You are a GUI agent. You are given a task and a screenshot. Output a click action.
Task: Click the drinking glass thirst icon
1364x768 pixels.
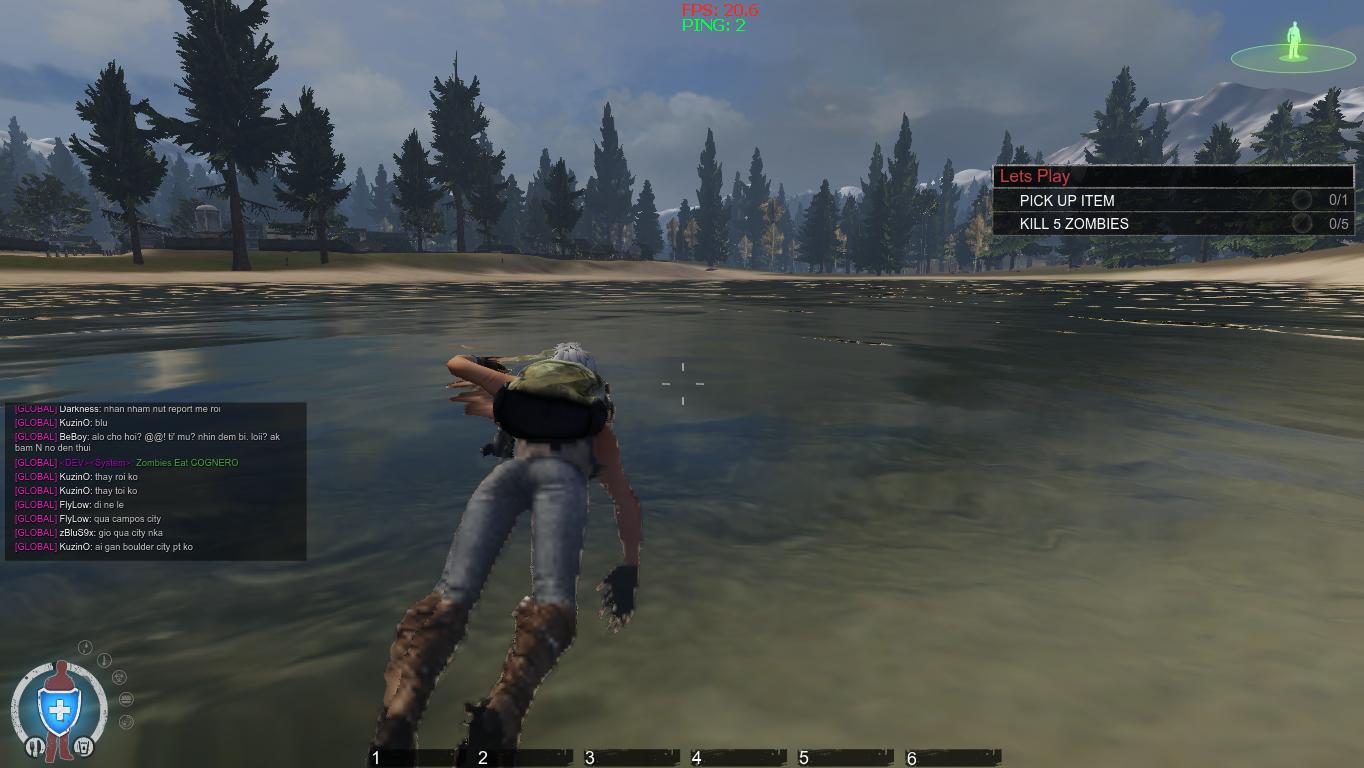(84, 746)
